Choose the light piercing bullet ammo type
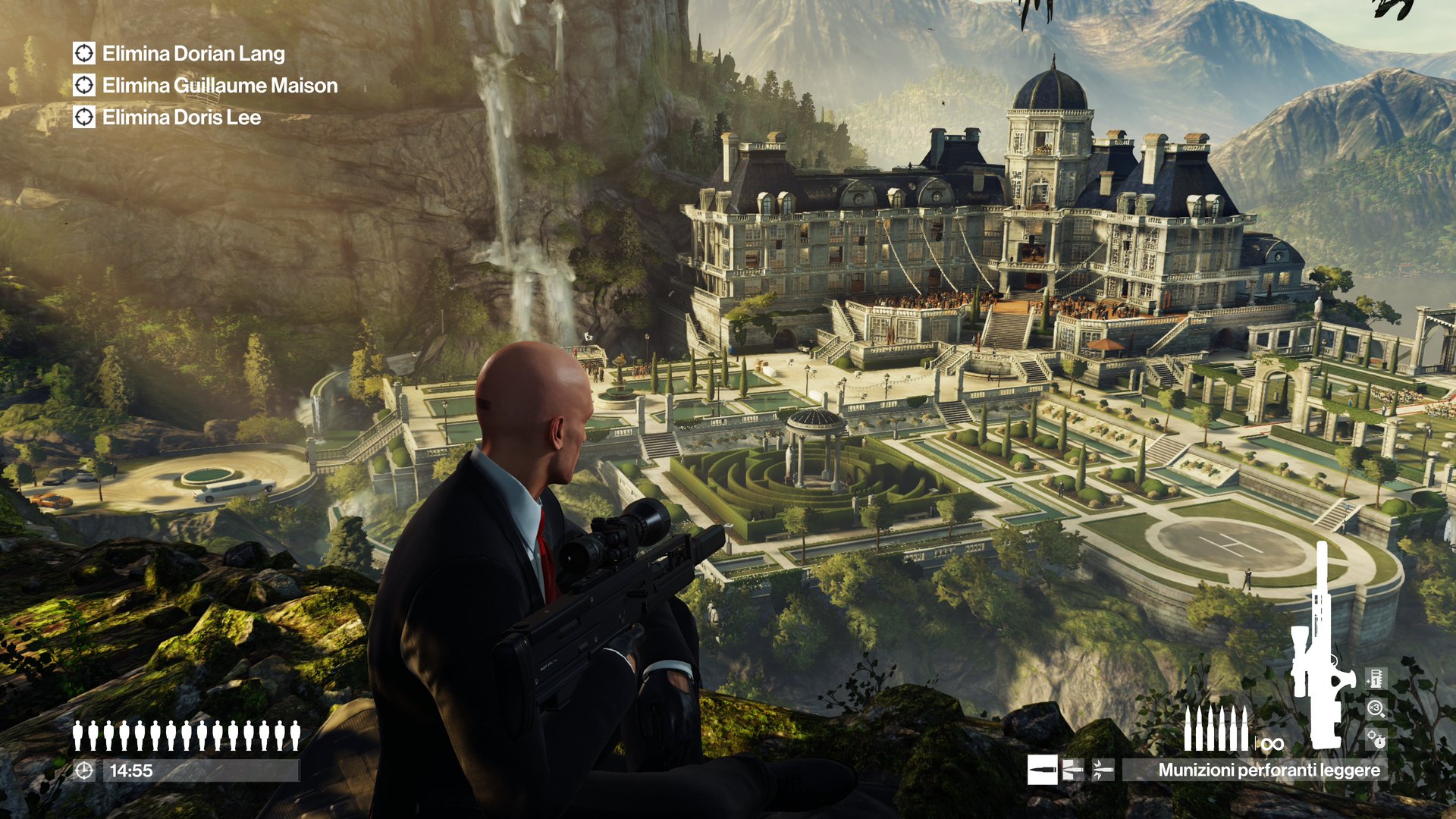The width and height of the screenshot is (1456, 819). [x=1042, y=770]
